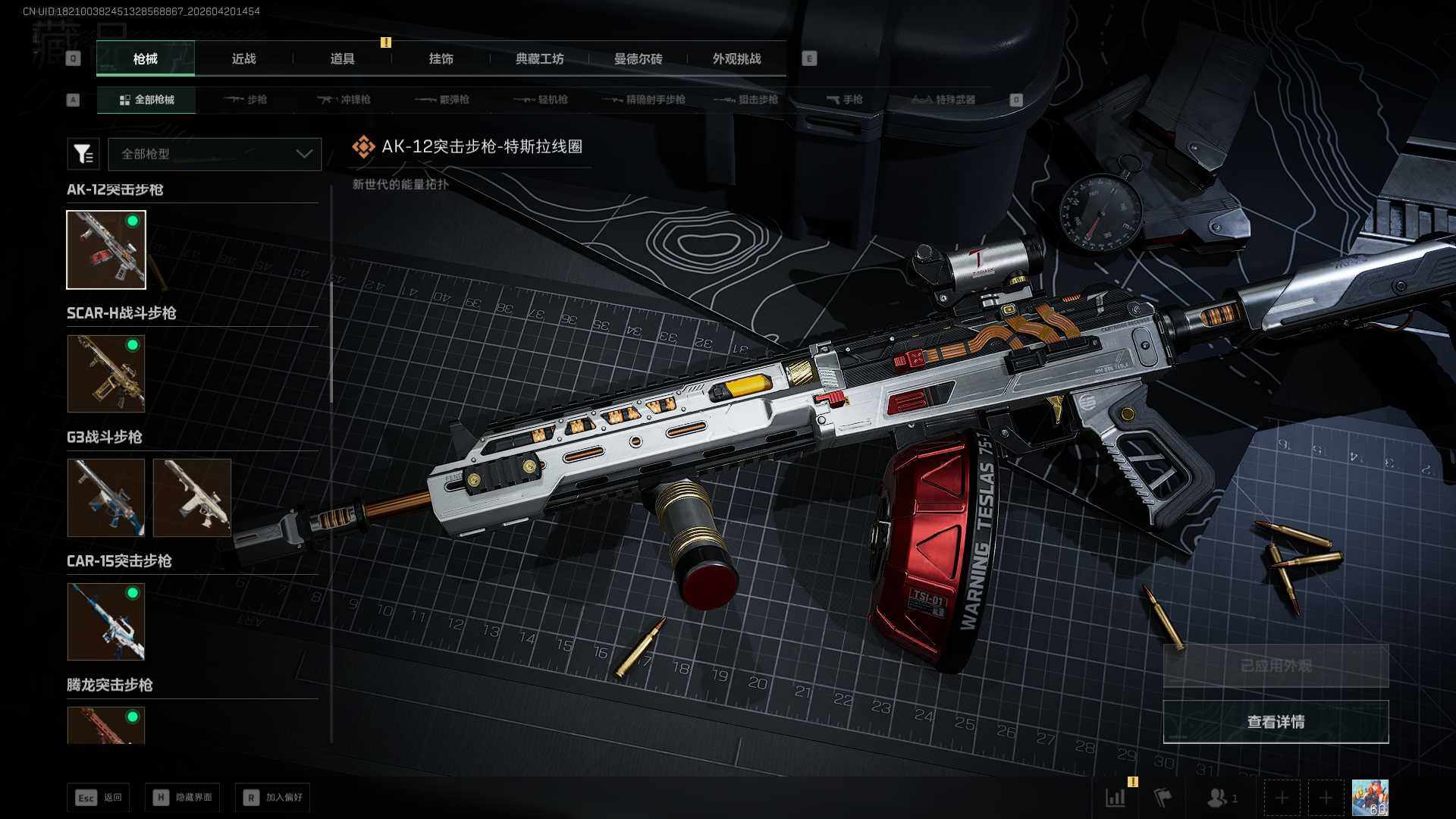Screen dimensions: 1456x819
Task: Click 加入偏好 add to favorites
Action: point(273,797)
